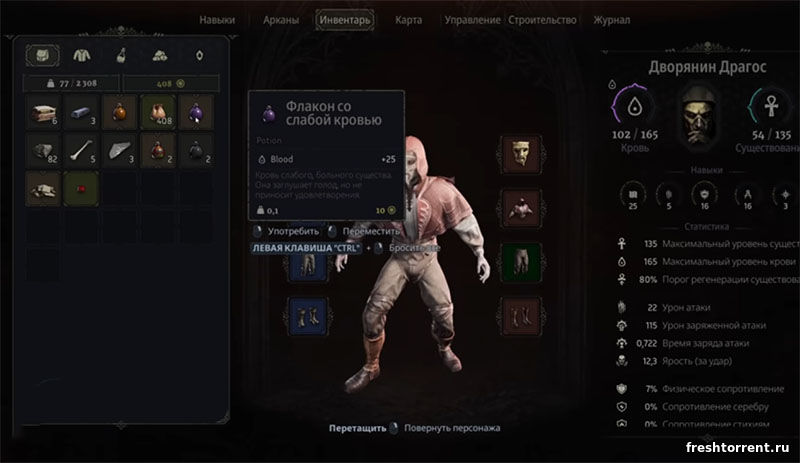The image size is (800, 463).
Task: Select the bag category filter in inventory
Action: [x=42, y=56]
